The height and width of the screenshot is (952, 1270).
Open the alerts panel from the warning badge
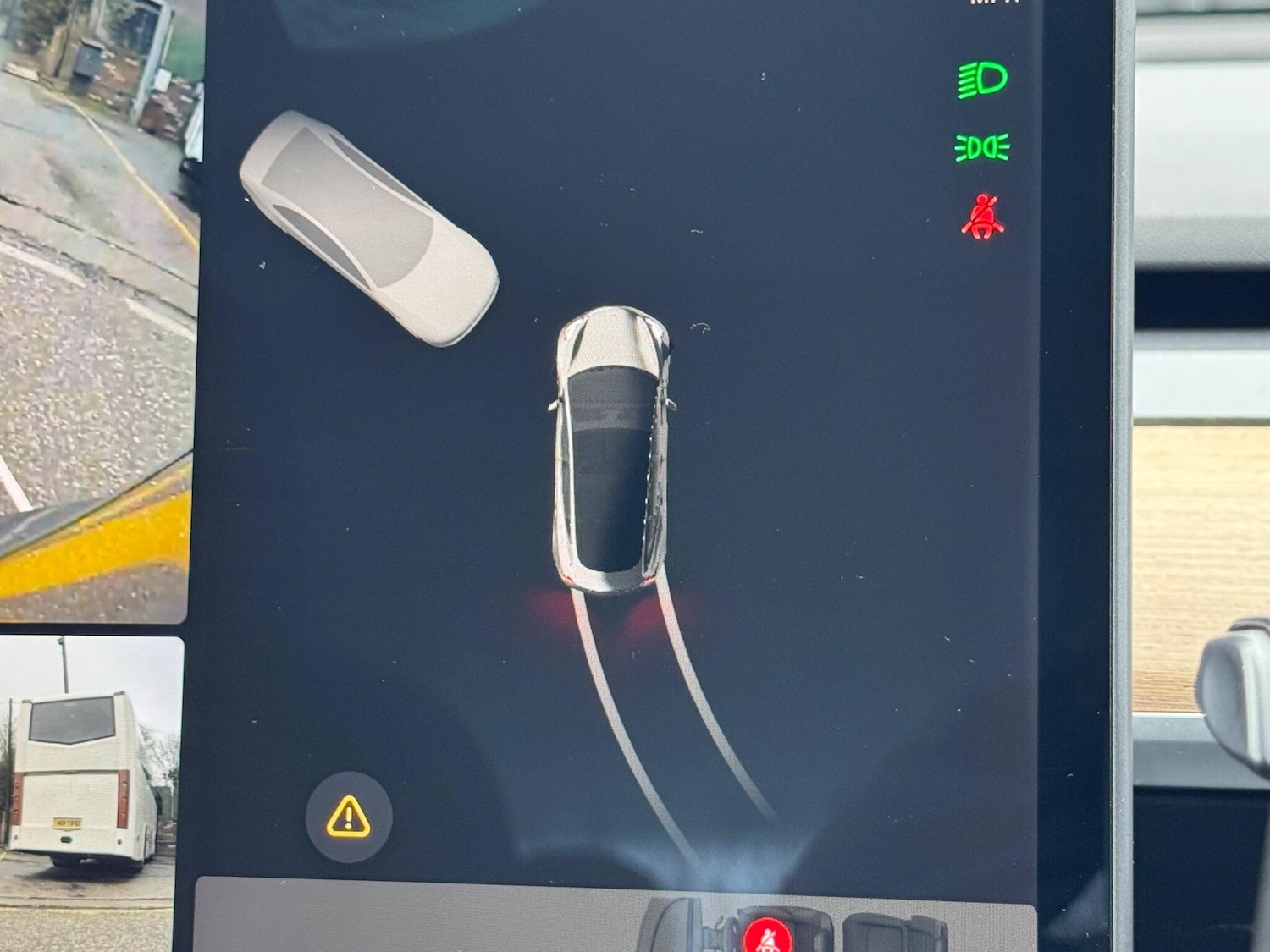(347, 818)
